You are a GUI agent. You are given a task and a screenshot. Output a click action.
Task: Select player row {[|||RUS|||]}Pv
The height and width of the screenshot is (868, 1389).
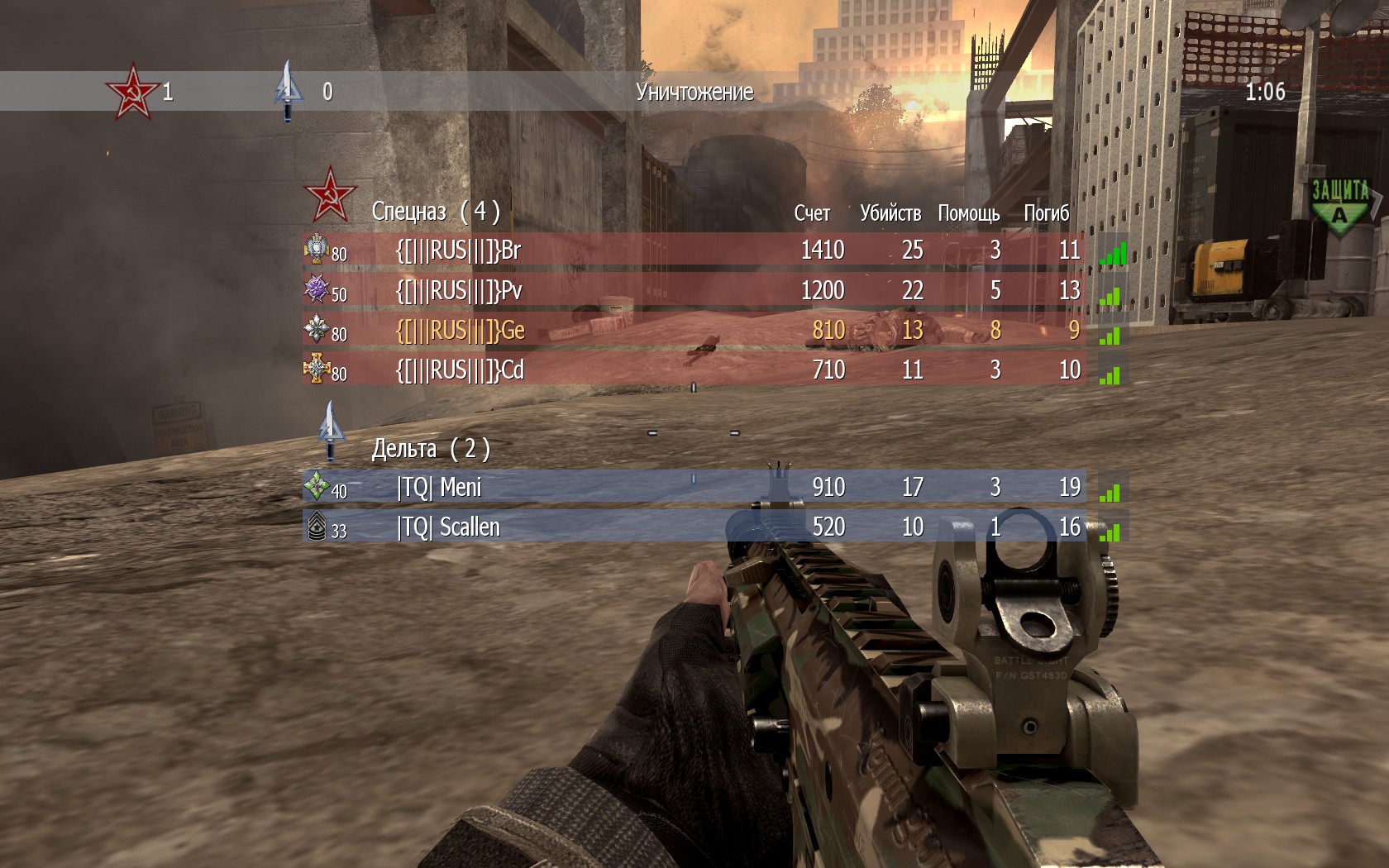point(694,290)
